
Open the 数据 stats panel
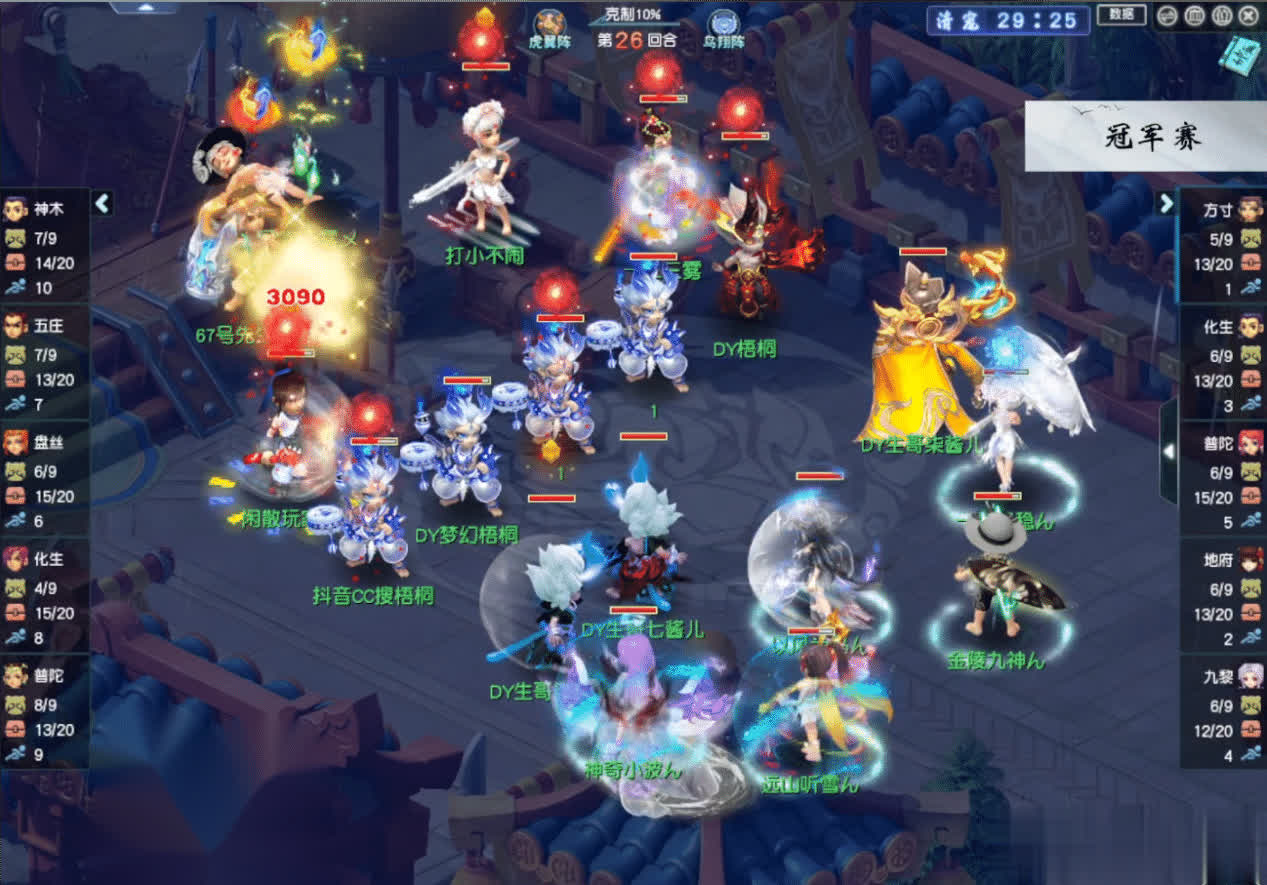(1121, 15)
